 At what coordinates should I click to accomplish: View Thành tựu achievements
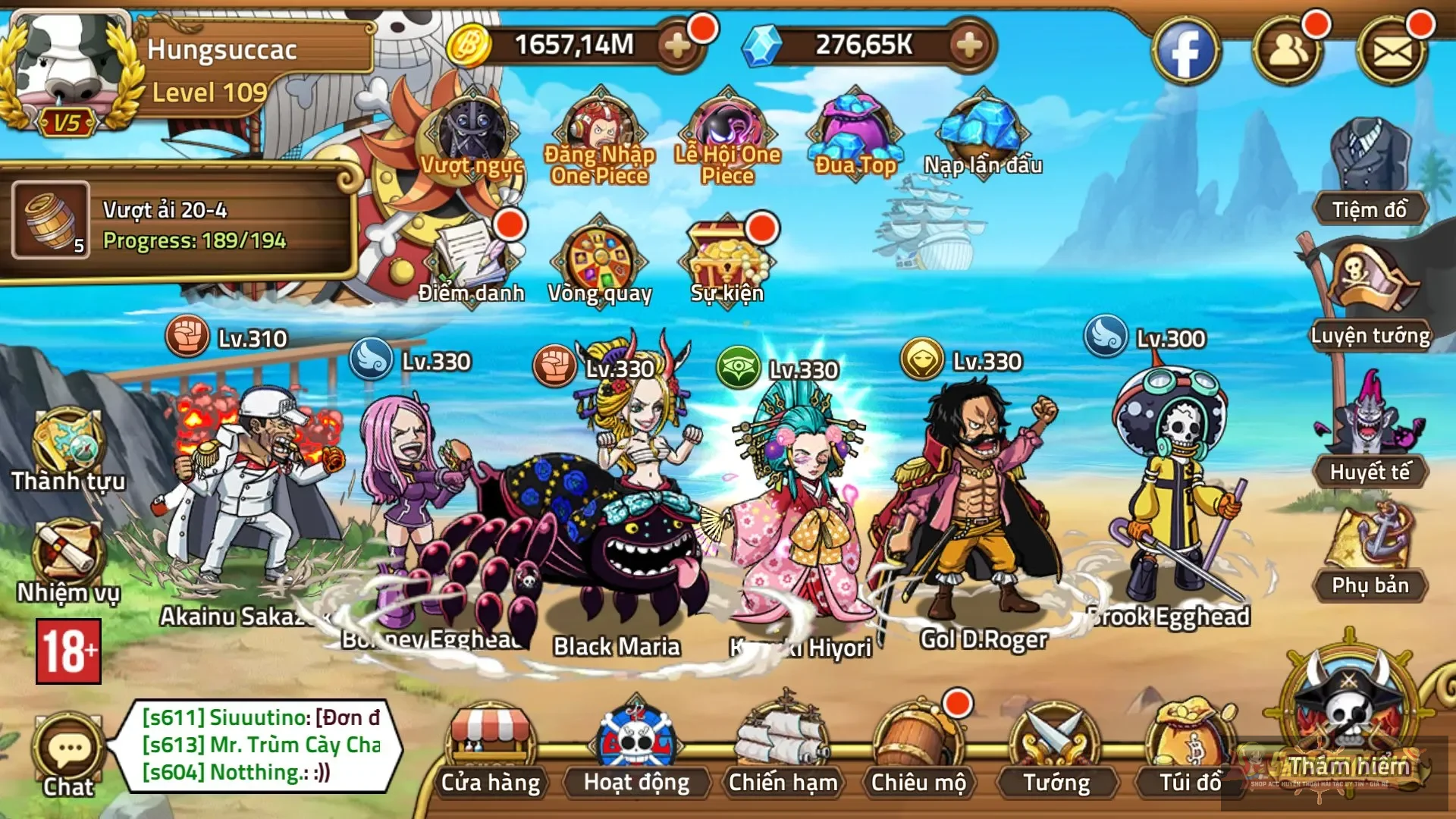coord(67,451)
